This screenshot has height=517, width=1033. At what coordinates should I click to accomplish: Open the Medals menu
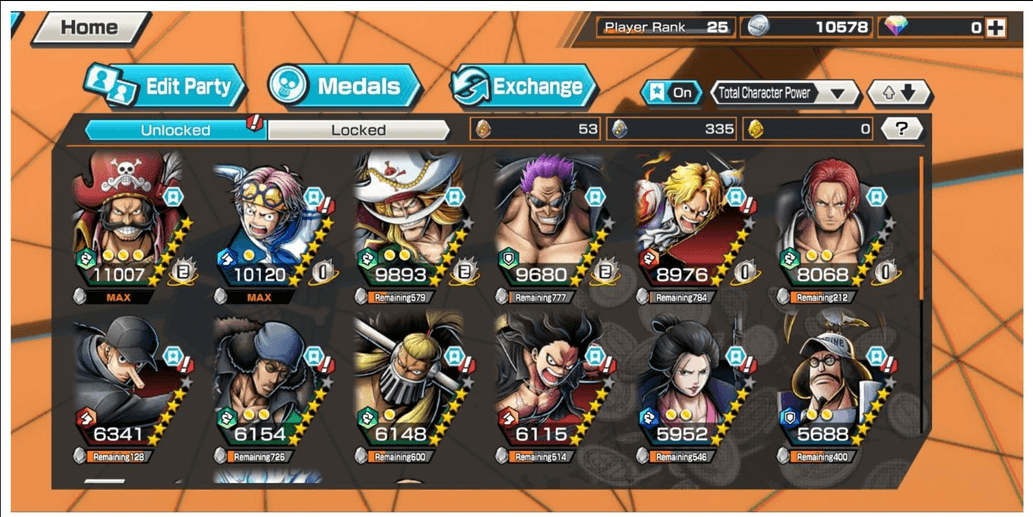pyautogui.click(x=344, y=86)
